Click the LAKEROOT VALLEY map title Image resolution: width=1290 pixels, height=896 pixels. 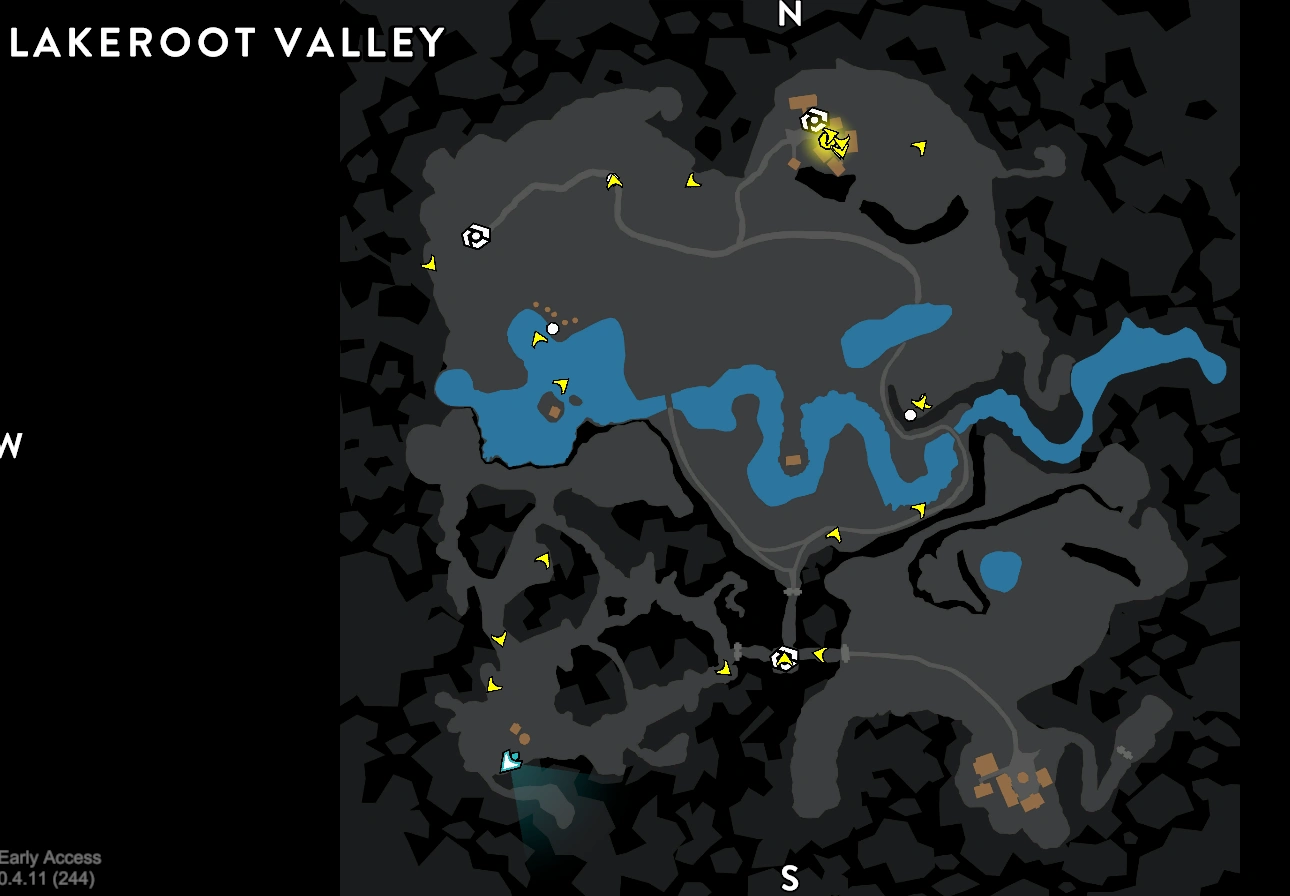pos(225,42)
